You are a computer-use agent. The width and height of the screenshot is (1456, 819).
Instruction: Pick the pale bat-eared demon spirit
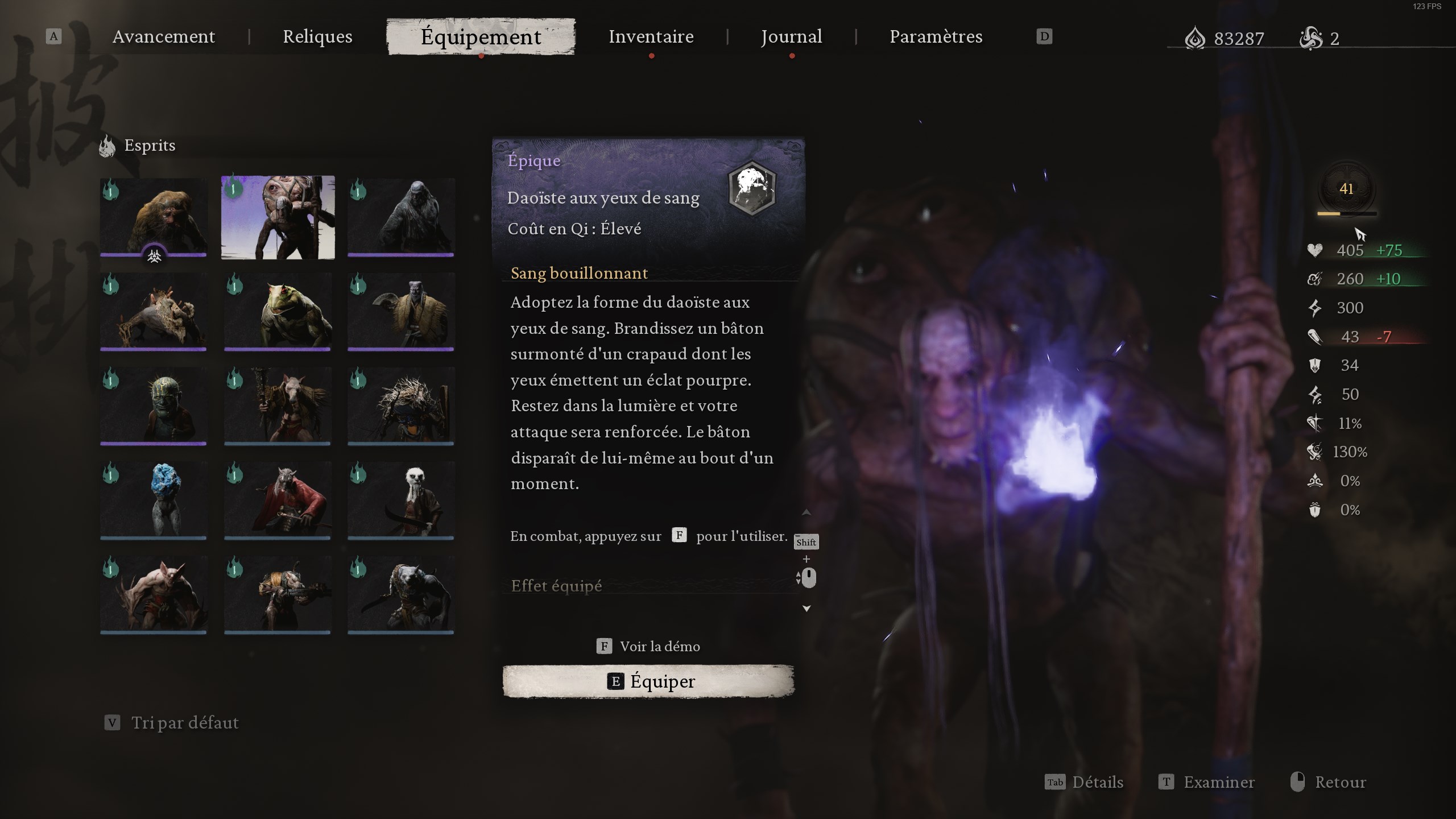[154, 595]
